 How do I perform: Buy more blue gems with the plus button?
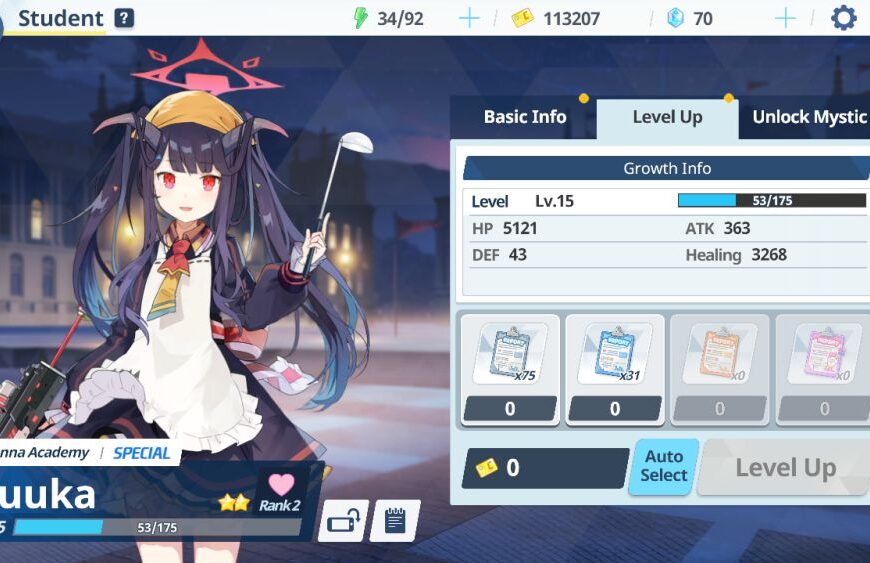[x=786, y=18]
